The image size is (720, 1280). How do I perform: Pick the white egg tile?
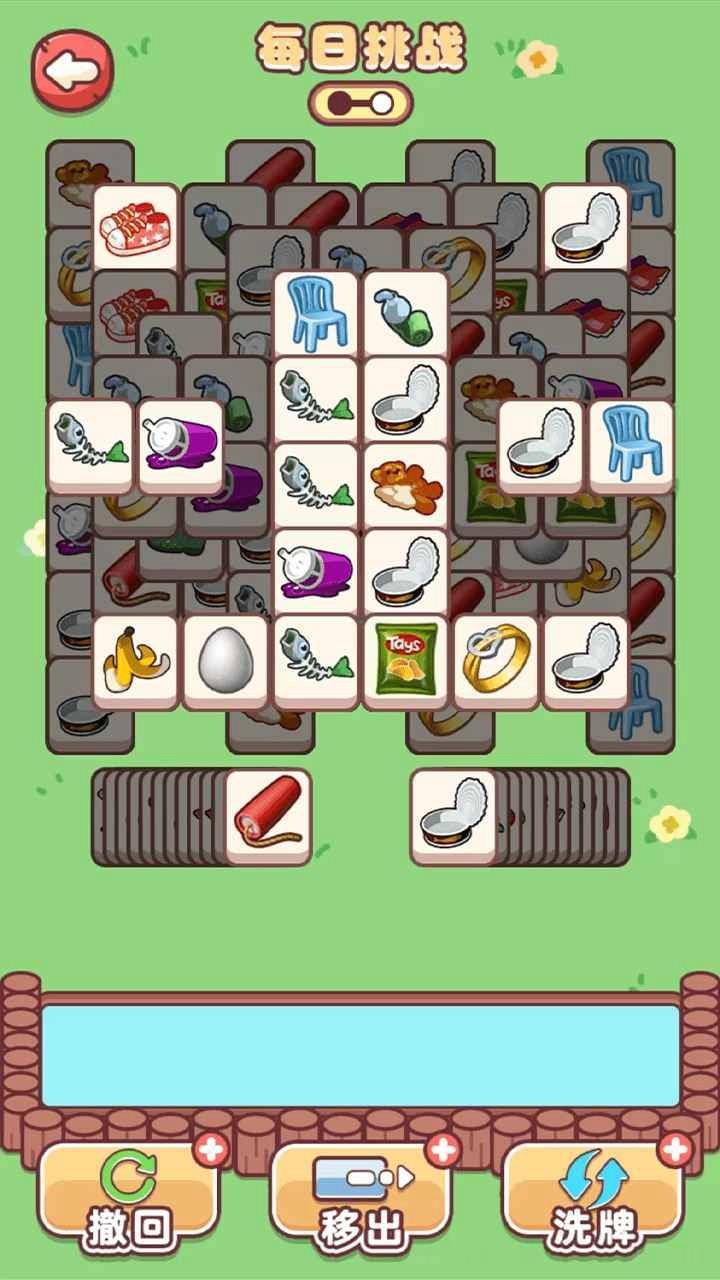pyautogui.click(x=225, y=658)
